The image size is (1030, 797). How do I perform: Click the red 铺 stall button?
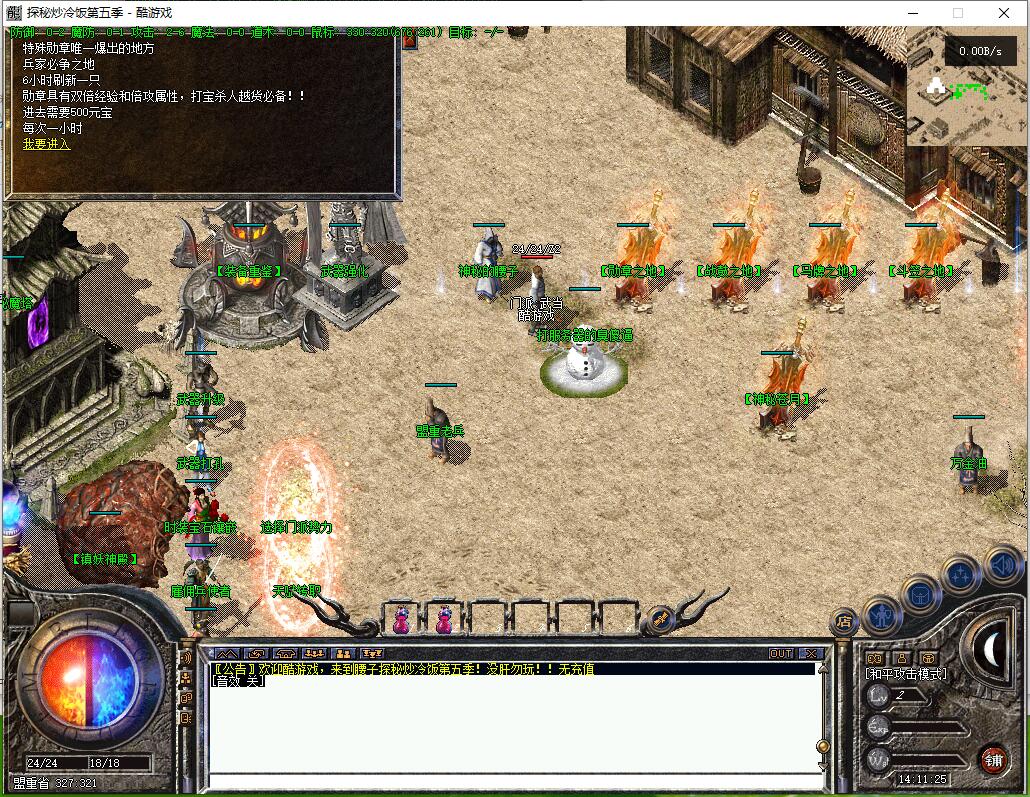[x=992, y=758]
